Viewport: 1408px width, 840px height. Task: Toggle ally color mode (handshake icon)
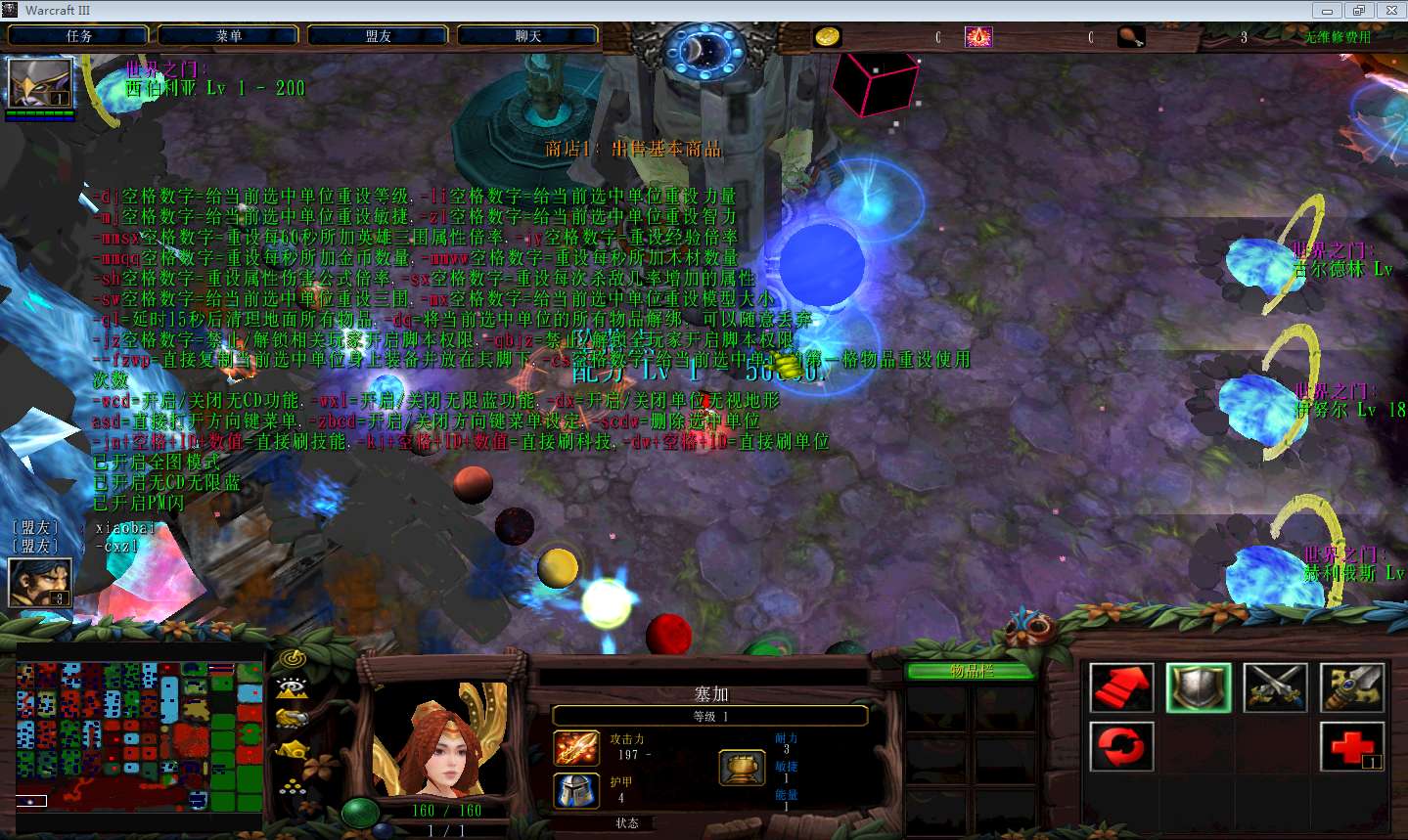[292, 719]
